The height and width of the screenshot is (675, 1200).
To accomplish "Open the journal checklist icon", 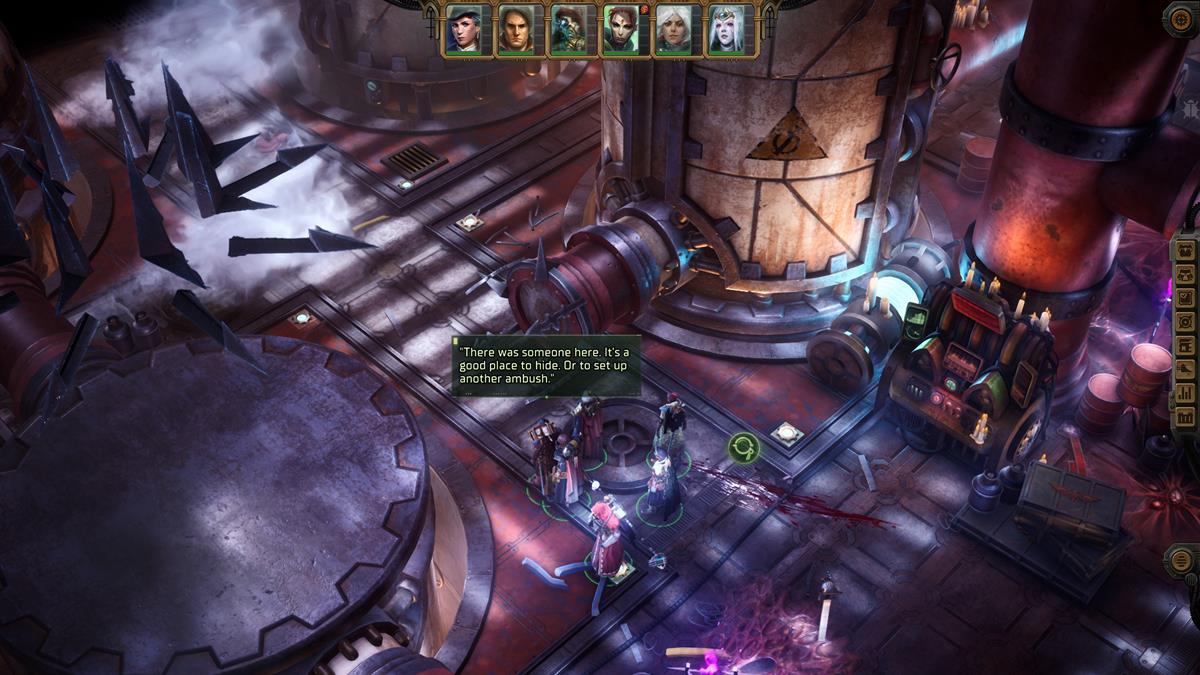I will pyautogui.click(x=1186, y=296).
